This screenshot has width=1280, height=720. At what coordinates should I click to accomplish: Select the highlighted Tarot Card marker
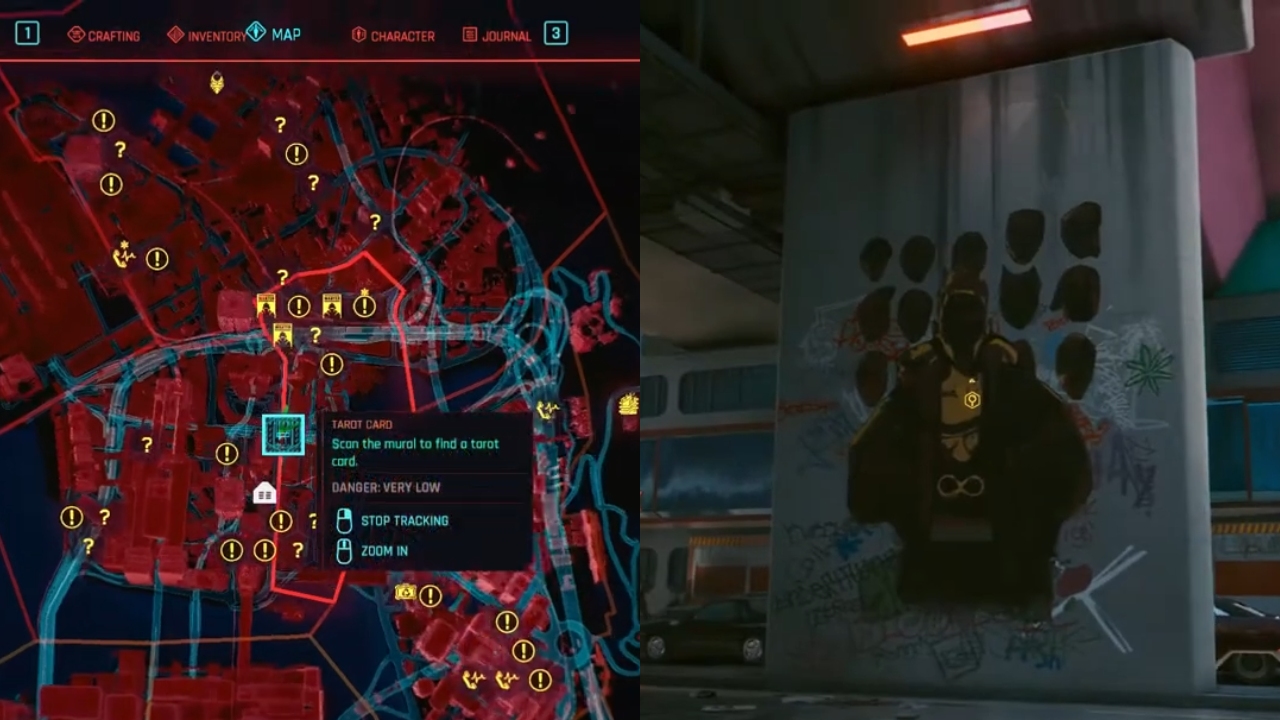283,435
